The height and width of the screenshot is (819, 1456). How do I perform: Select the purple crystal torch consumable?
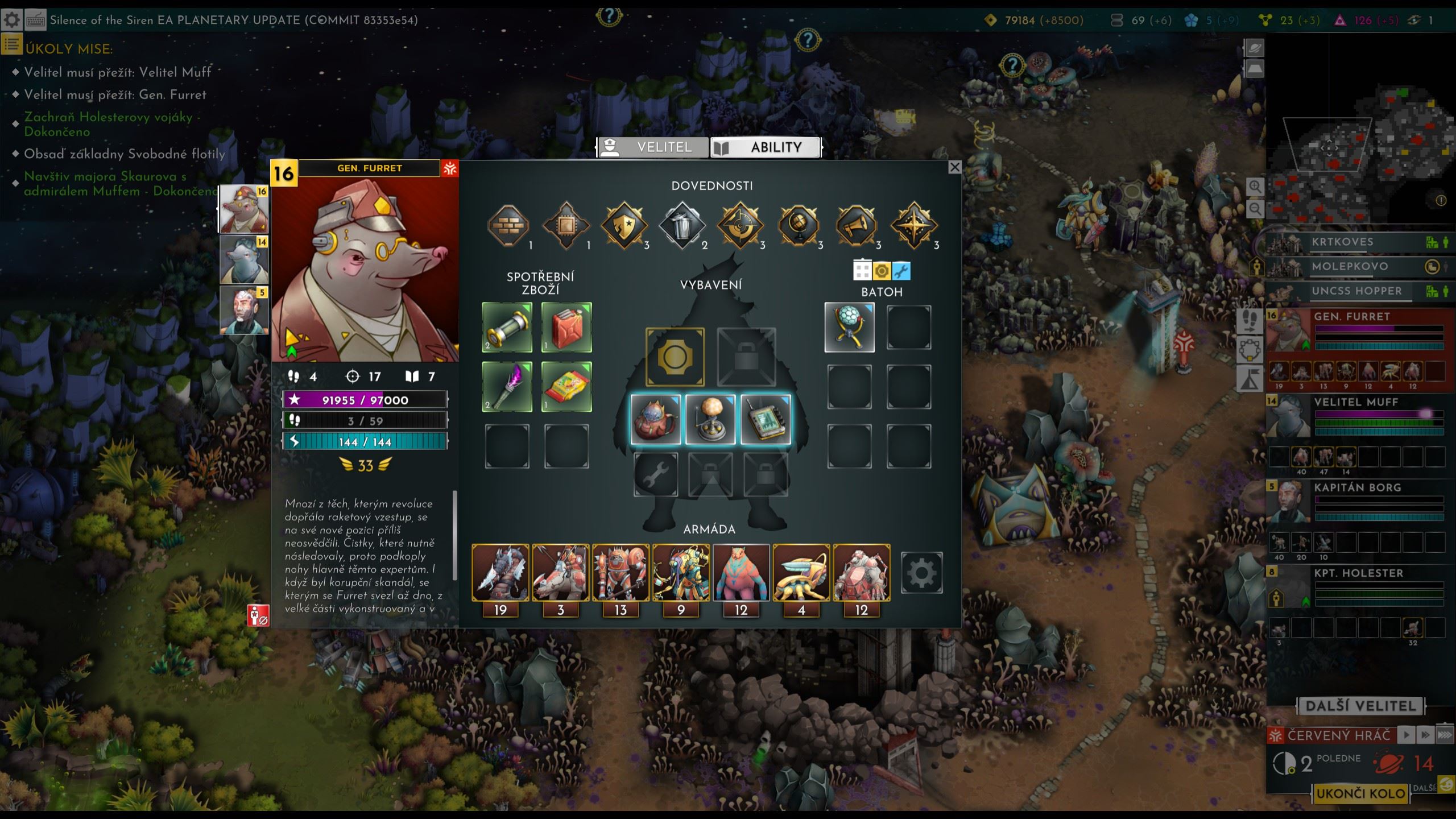[507, 387]
